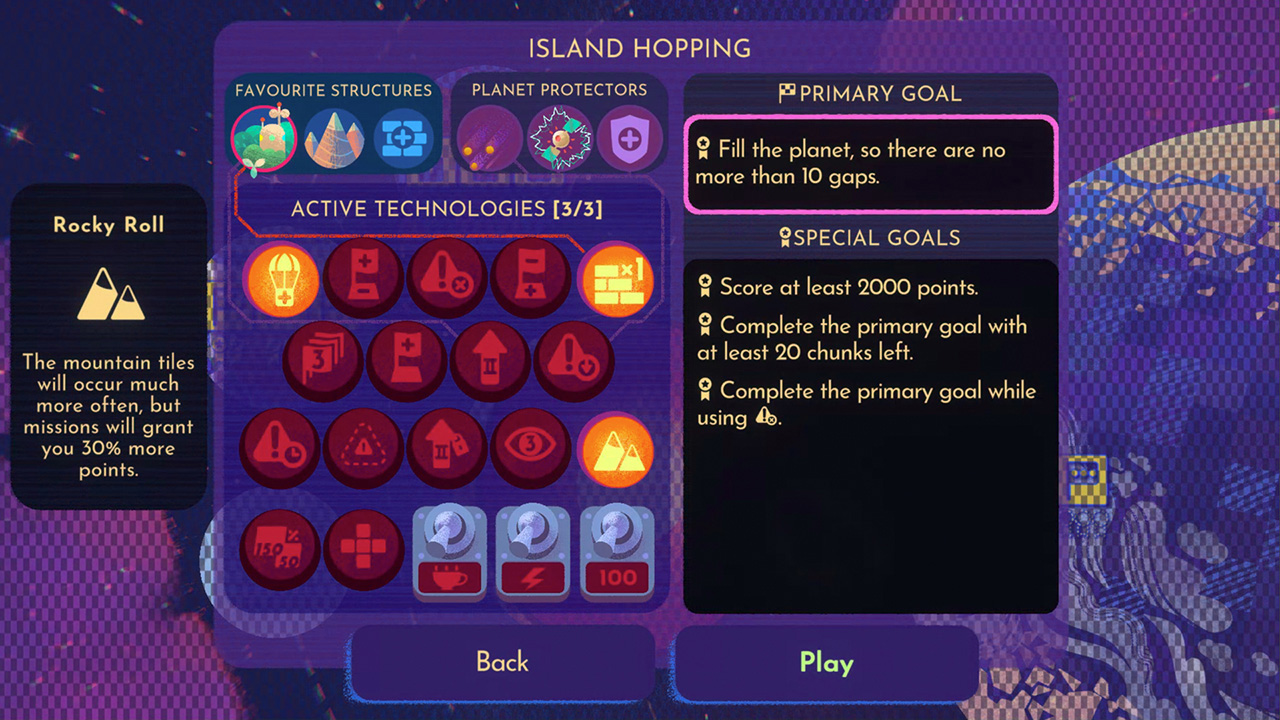Choose the warning triangle technology
Screen dimensions: 1280x720
[x=364, y=447]
